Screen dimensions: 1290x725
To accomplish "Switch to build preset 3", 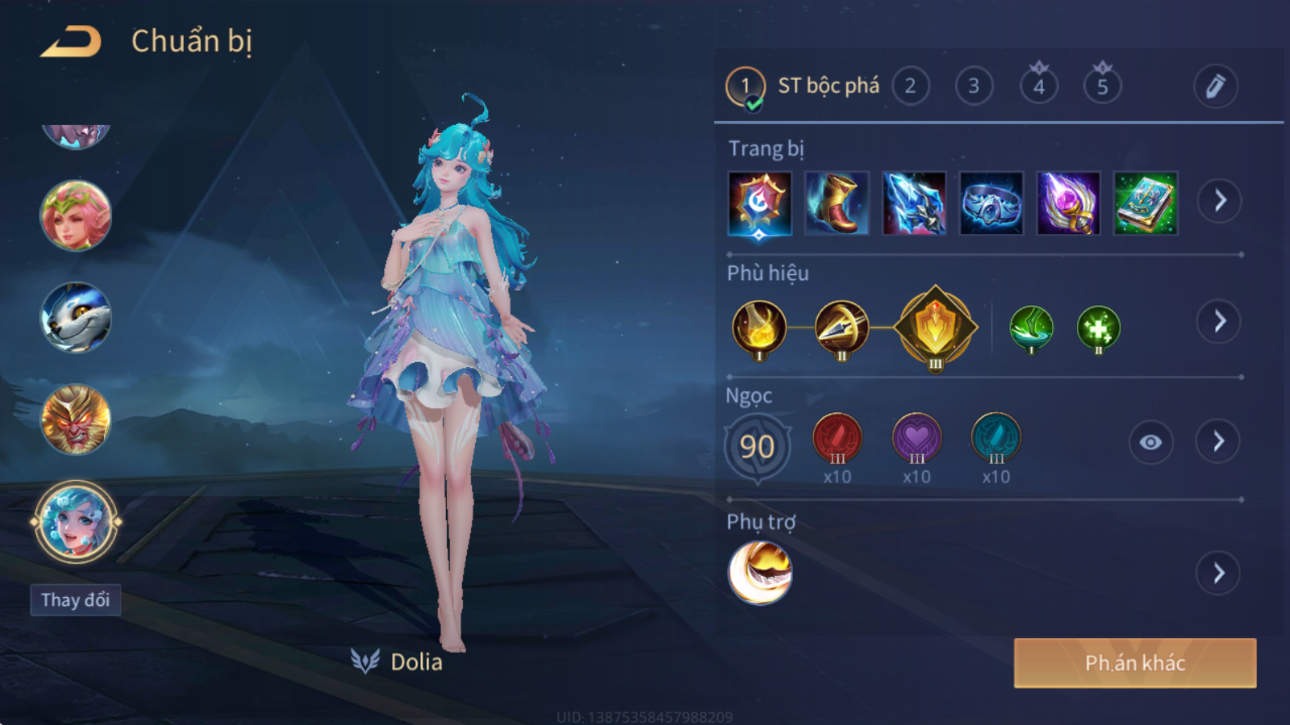I will (974, 86).
